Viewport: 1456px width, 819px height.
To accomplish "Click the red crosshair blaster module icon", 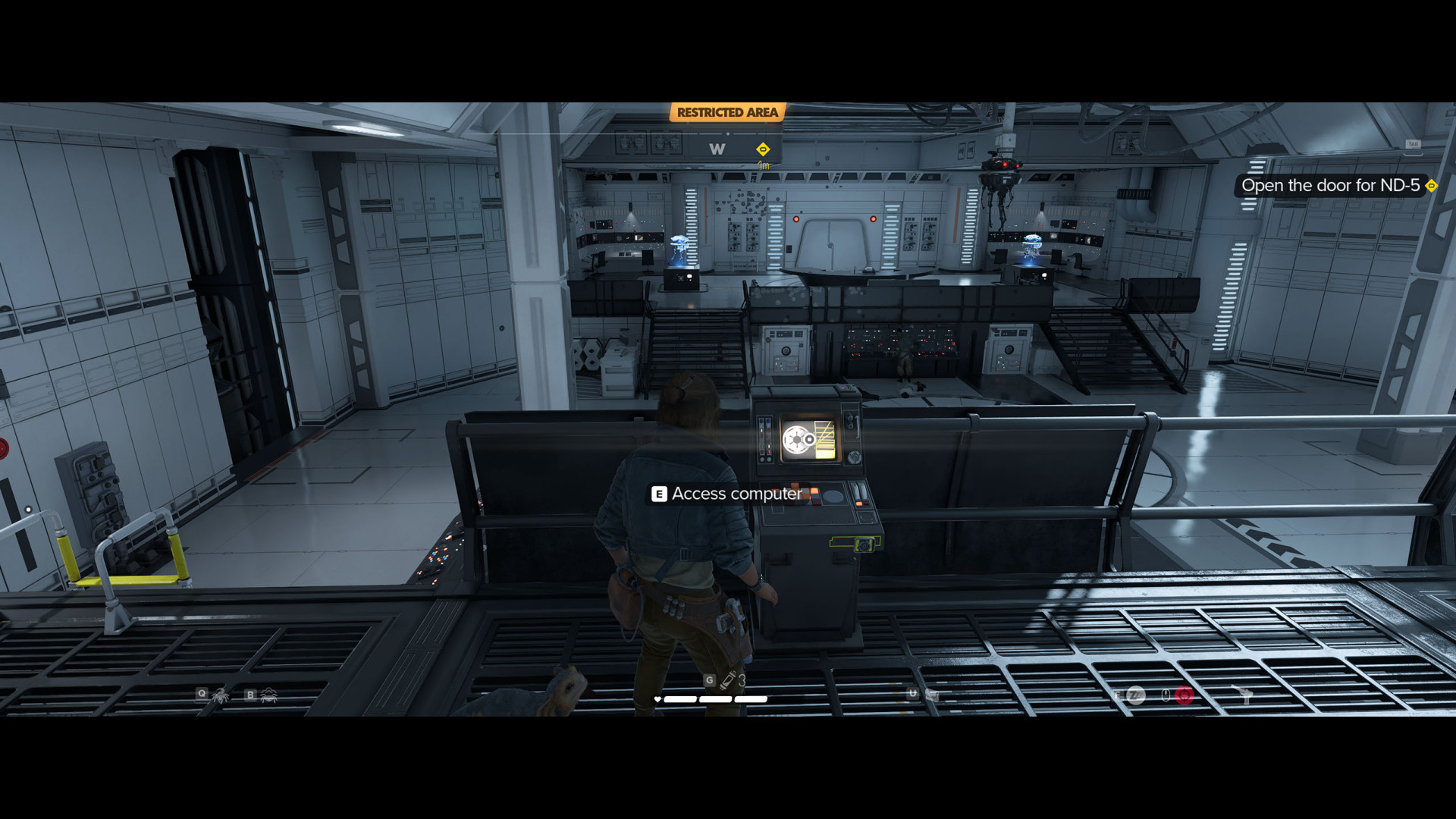I will pos(1185,695).
